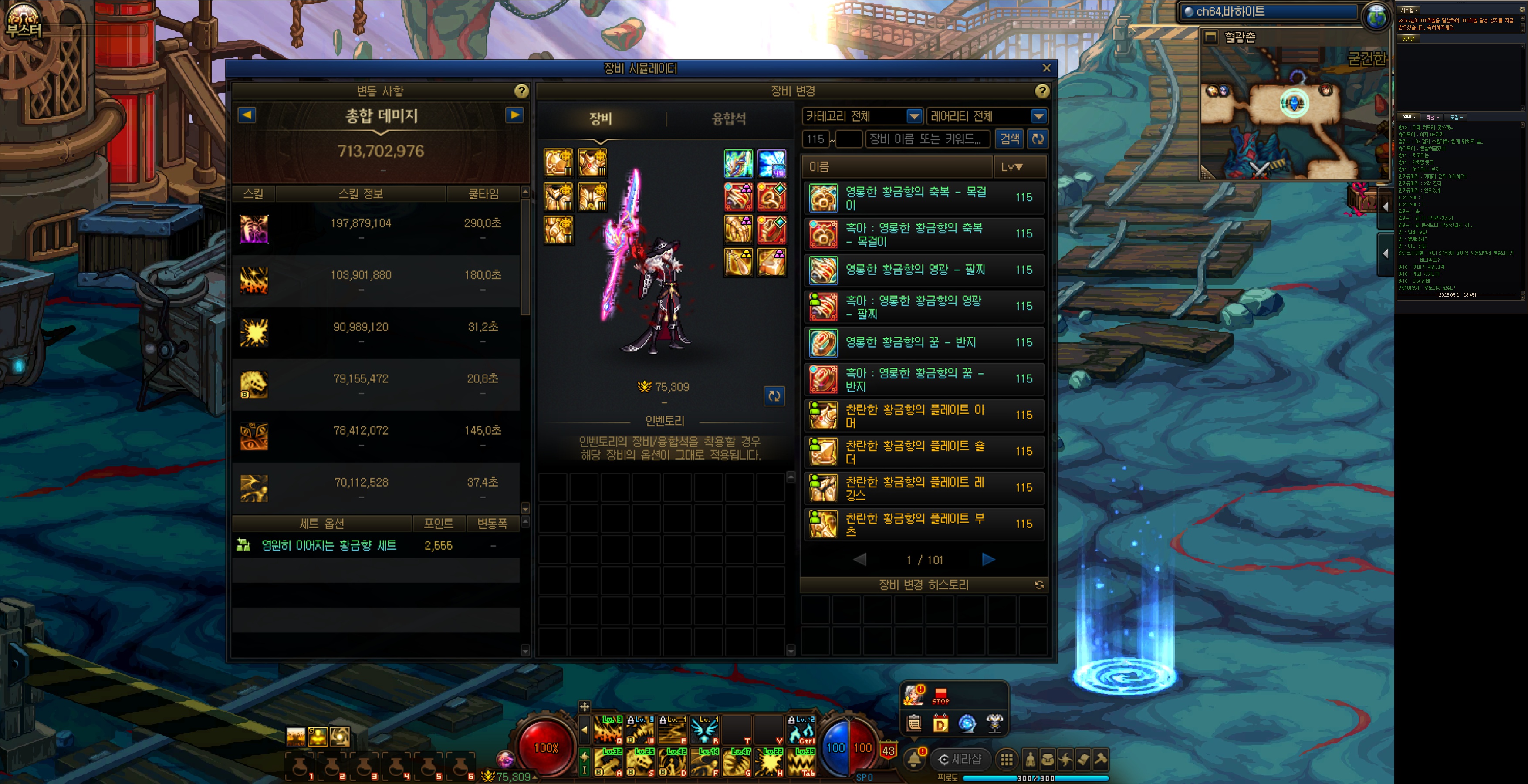Open help for 변동 사항 panel

point(521,91)
